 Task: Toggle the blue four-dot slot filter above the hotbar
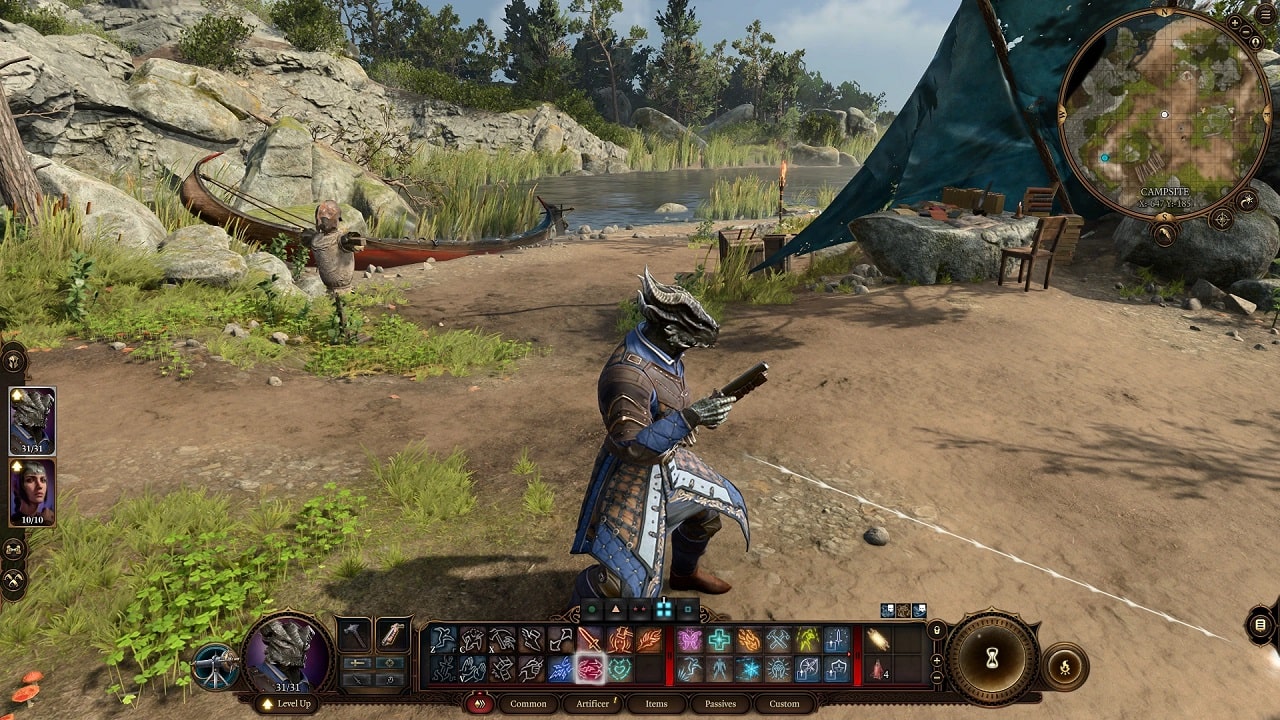662,609
